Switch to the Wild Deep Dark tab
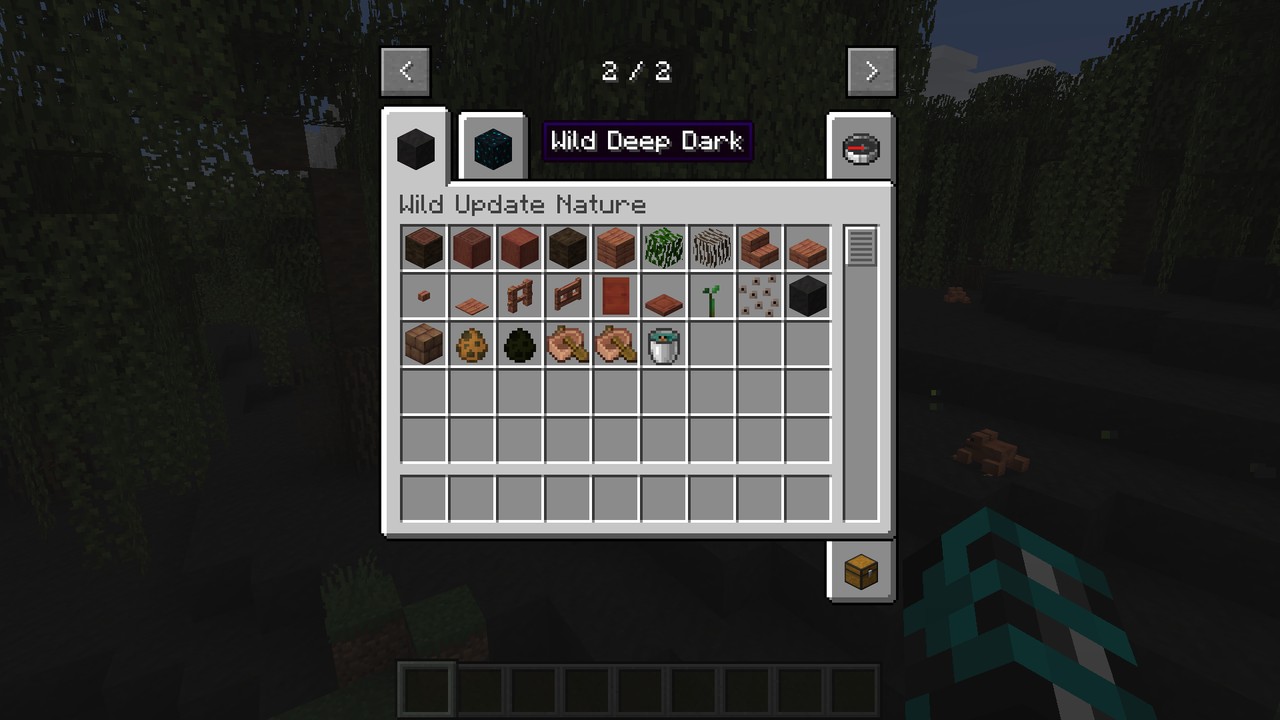Image resolution: width=1280 pixels, height=720 pixels. (x=492, y=147)
